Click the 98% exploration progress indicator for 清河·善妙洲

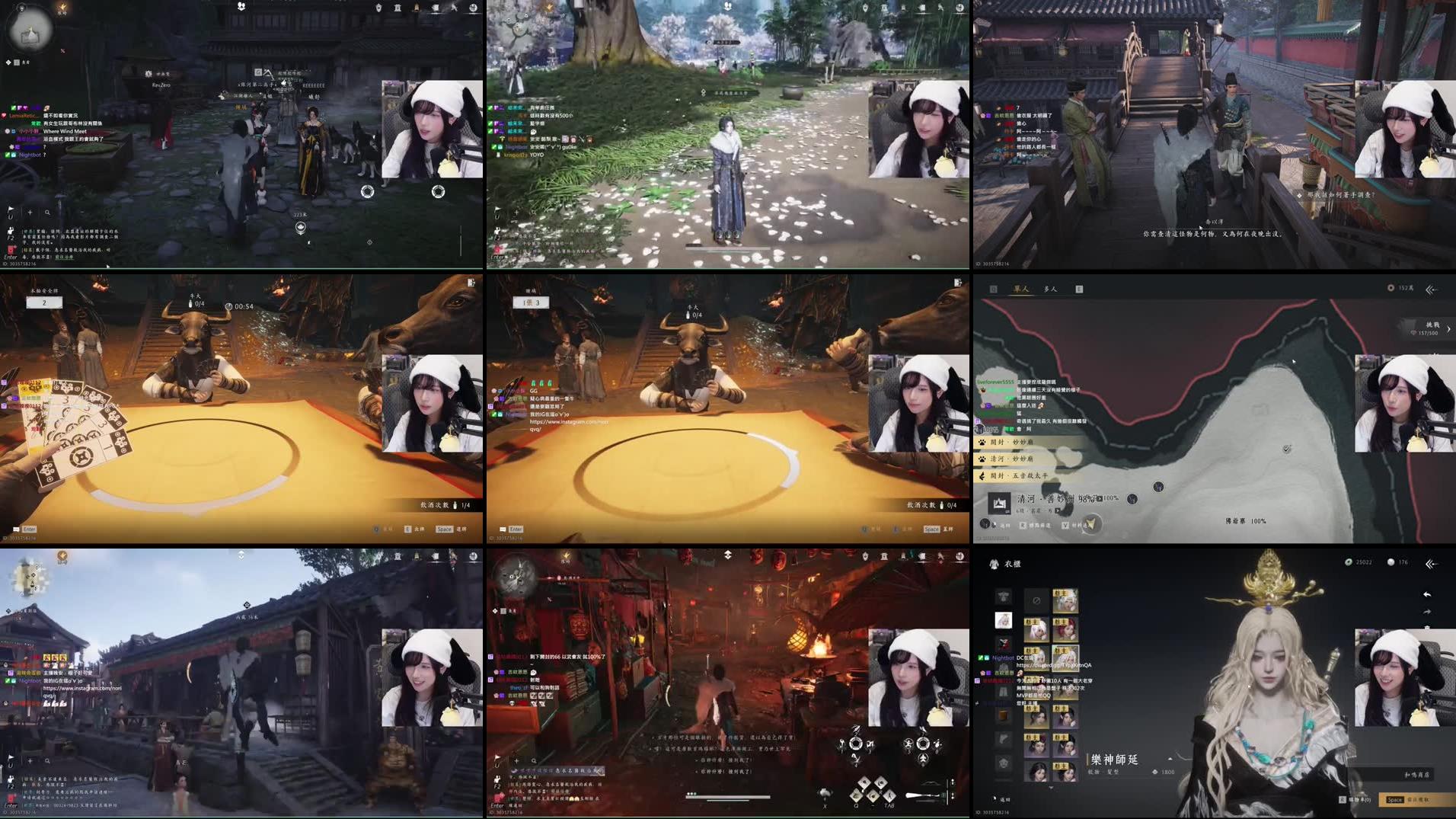(x=1086, y=498)
